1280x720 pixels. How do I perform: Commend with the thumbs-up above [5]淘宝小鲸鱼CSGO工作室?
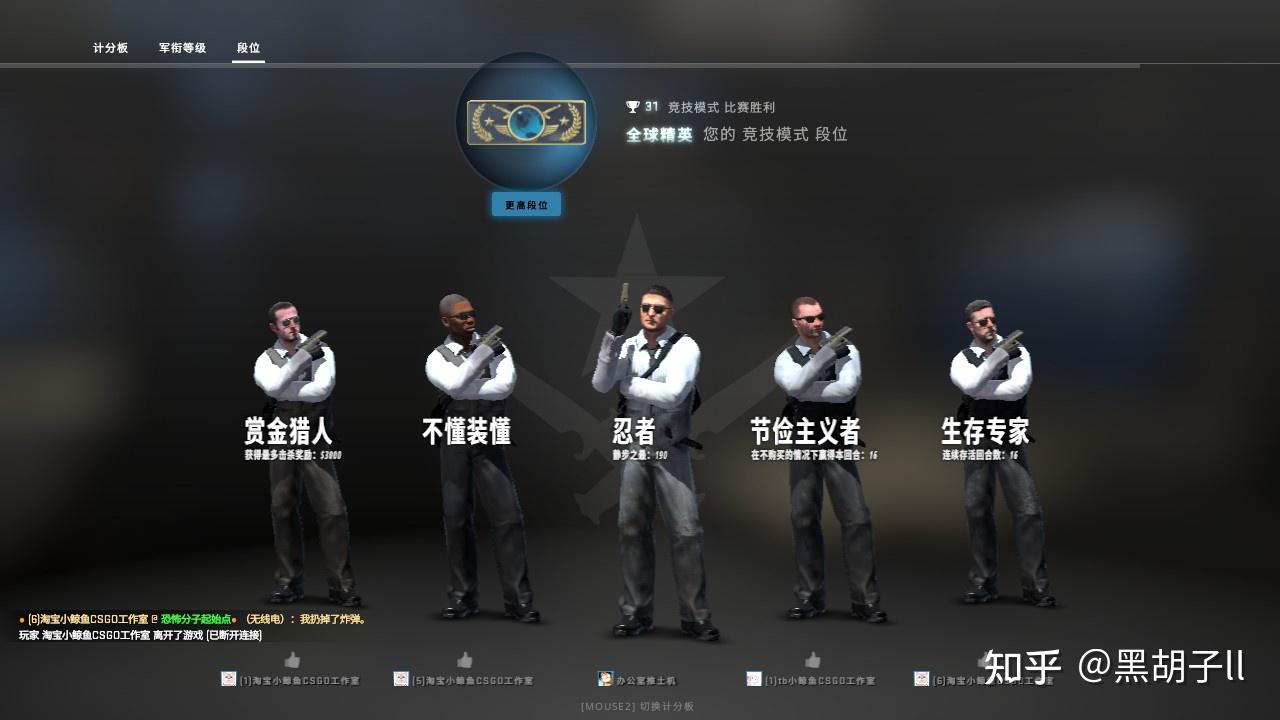466,660
